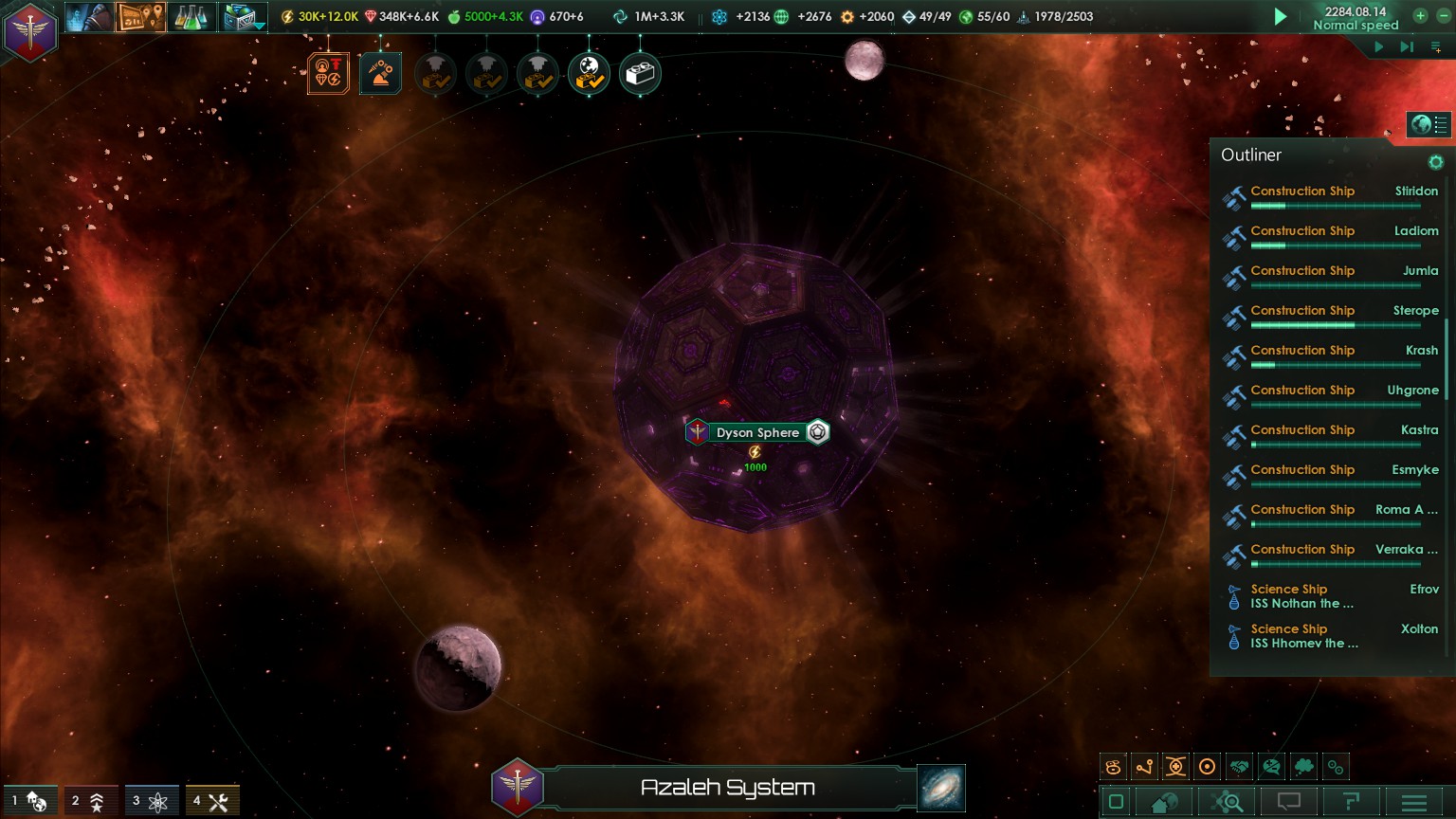The image size is (1456, 819).
Task: Open the chat speech bubble button
Action: 1289,802
